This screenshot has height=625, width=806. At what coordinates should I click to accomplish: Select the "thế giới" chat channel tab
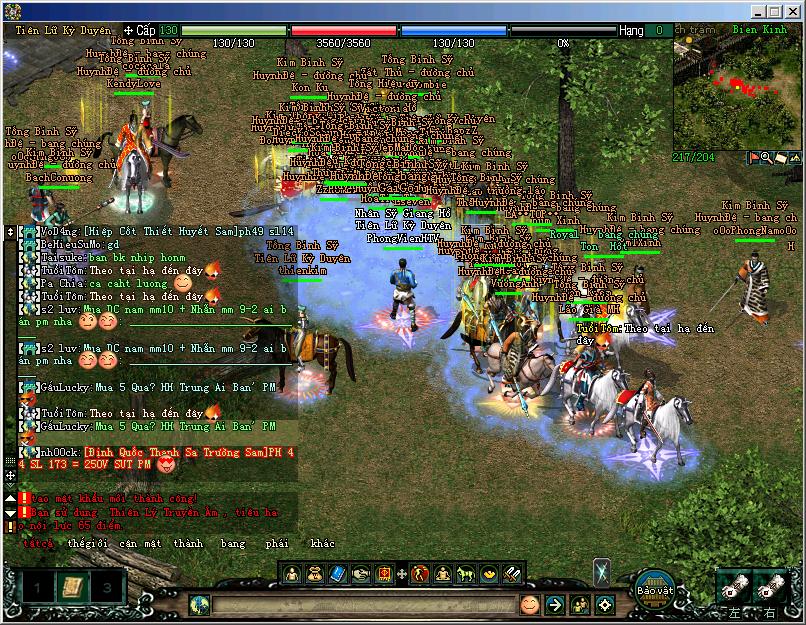[86, 544]
